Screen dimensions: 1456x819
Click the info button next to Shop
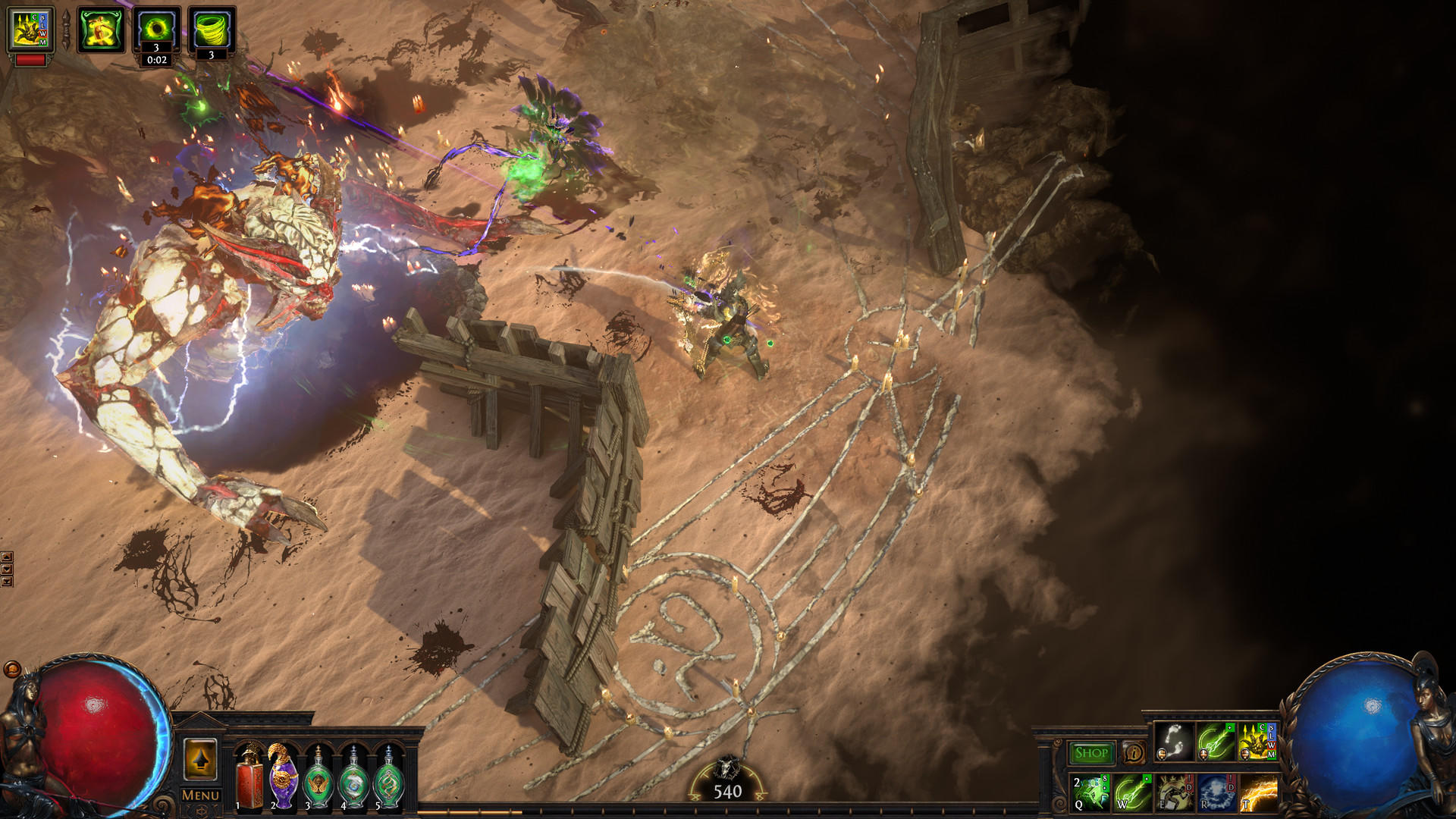[x=1134, y=752]
